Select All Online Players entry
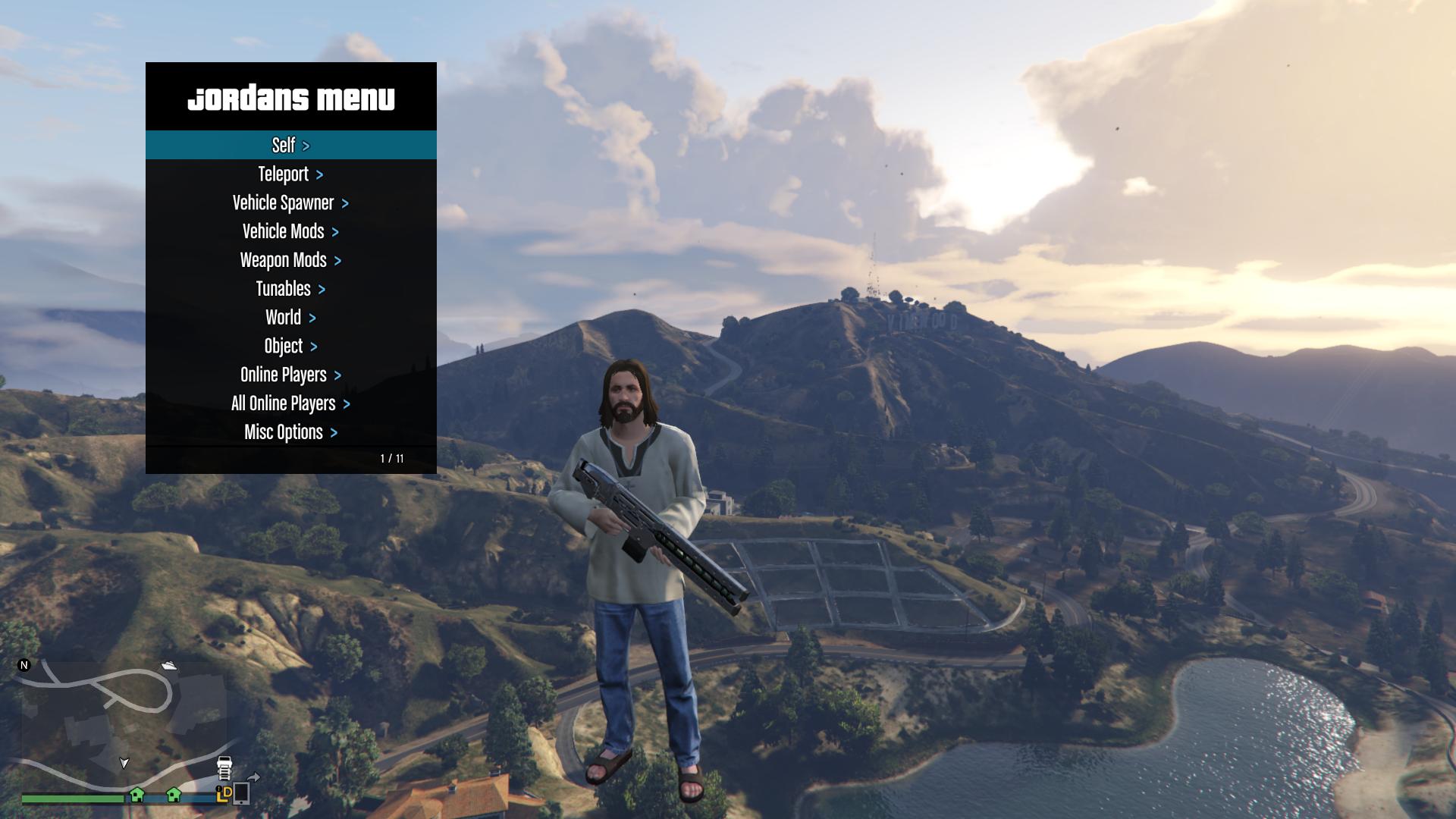The height and width of the screenshot is (819, 1456). 290,403
